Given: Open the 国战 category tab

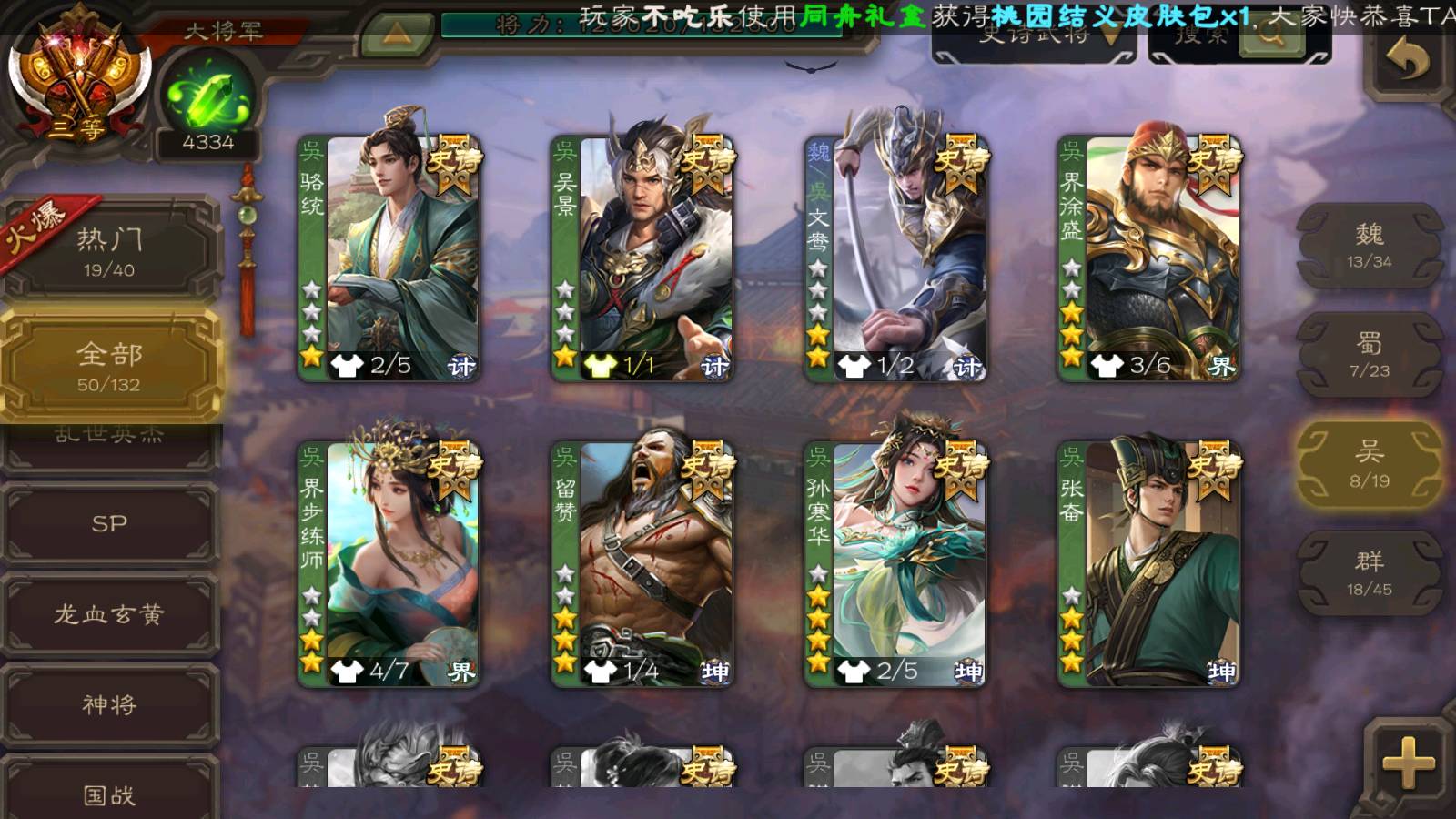Looking at the screenshot, I should [109, 794].
